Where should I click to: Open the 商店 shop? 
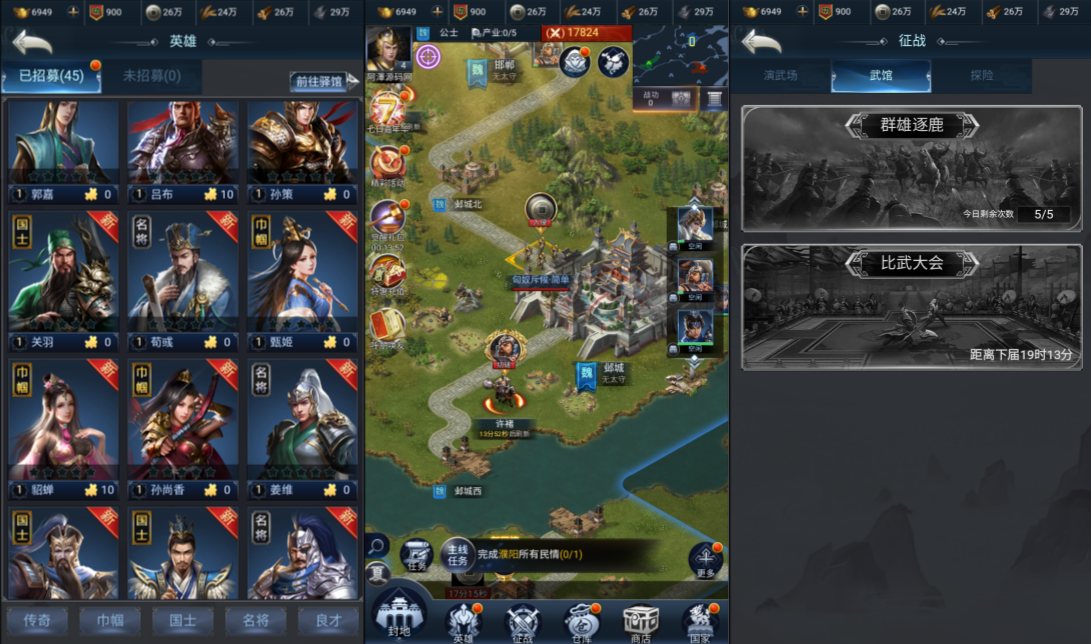point(640,622)
